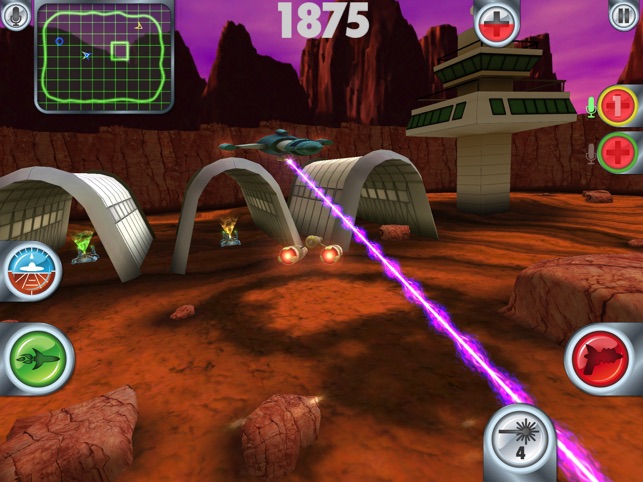Select the green-ringed red cross player button

[619, 152]
